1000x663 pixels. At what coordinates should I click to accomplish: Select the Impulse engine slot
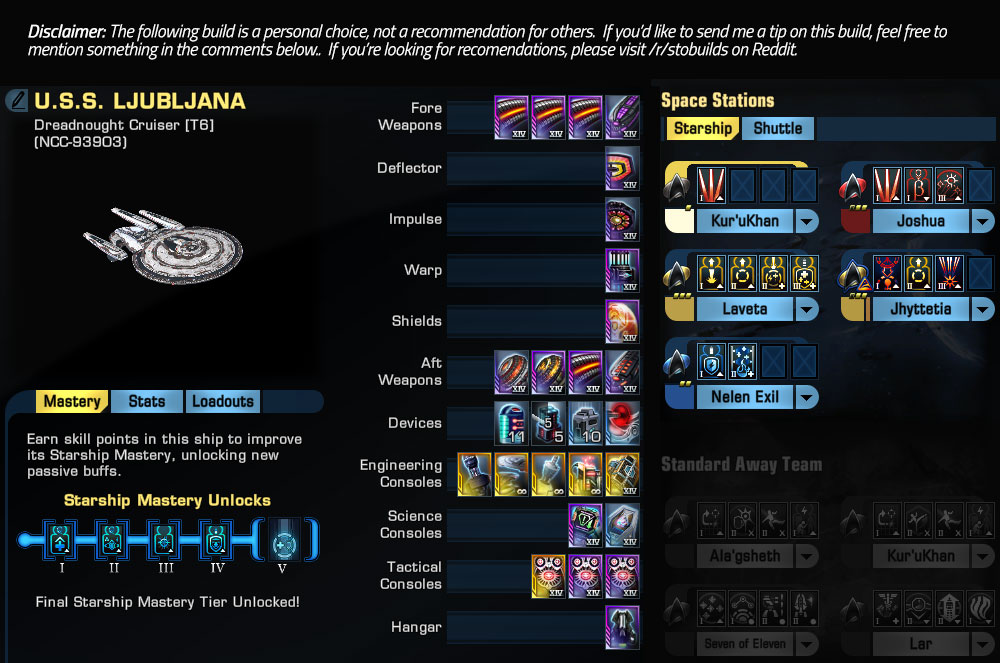coord(622,219)
